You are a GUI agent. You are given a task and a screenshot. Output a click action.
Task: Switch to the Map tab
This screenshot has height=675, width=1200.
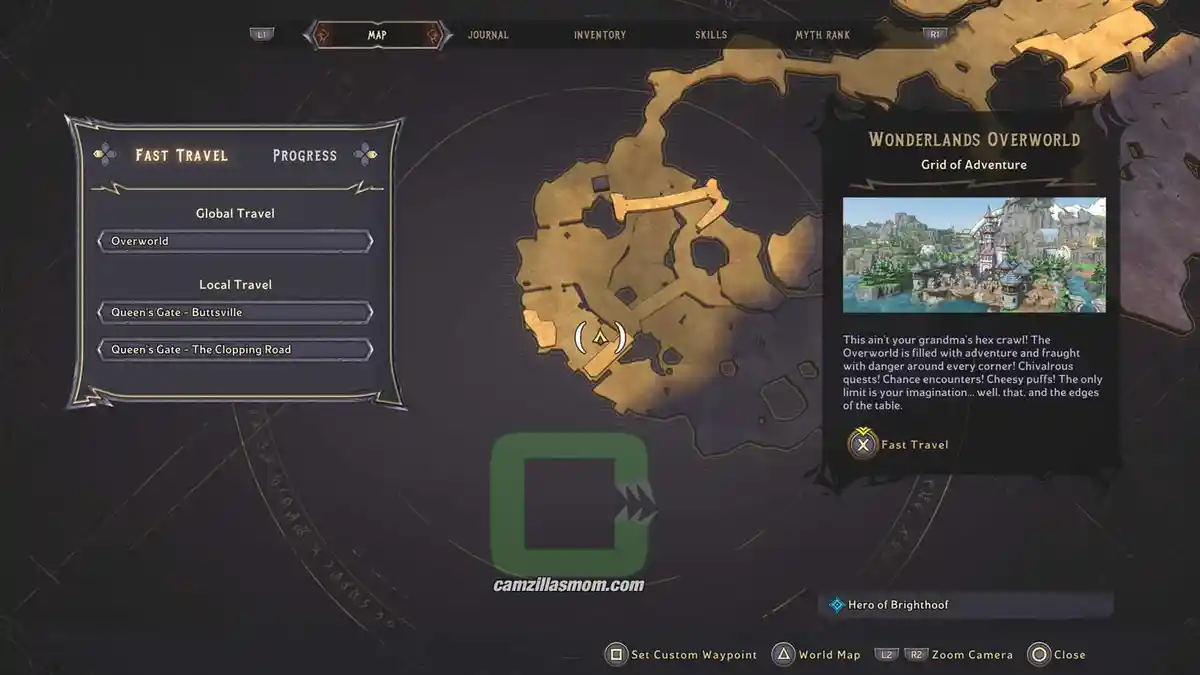click(377, 35)
